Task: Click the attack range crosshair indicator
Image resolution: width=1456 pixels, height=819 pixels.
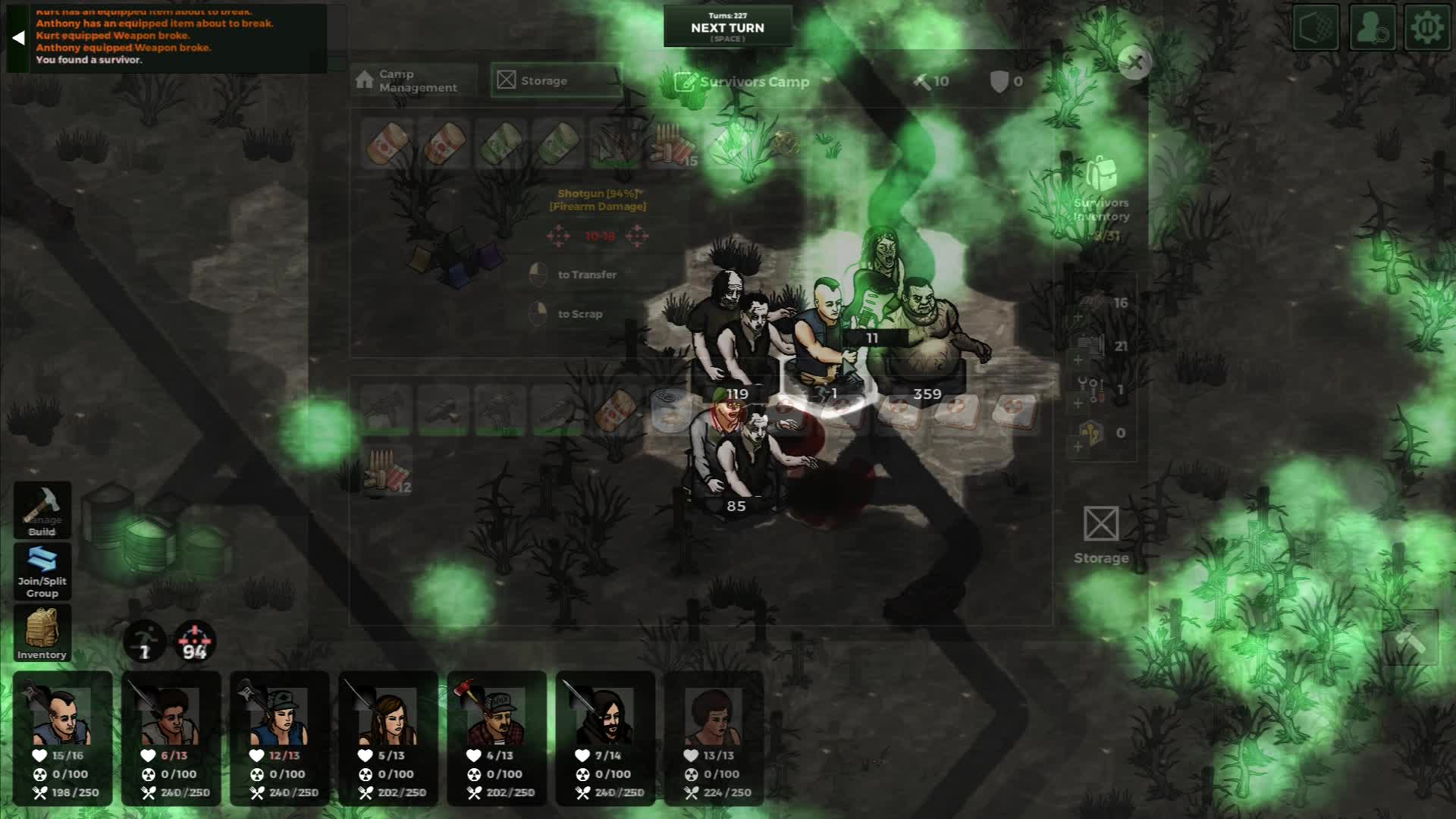Action: [195, 642]
